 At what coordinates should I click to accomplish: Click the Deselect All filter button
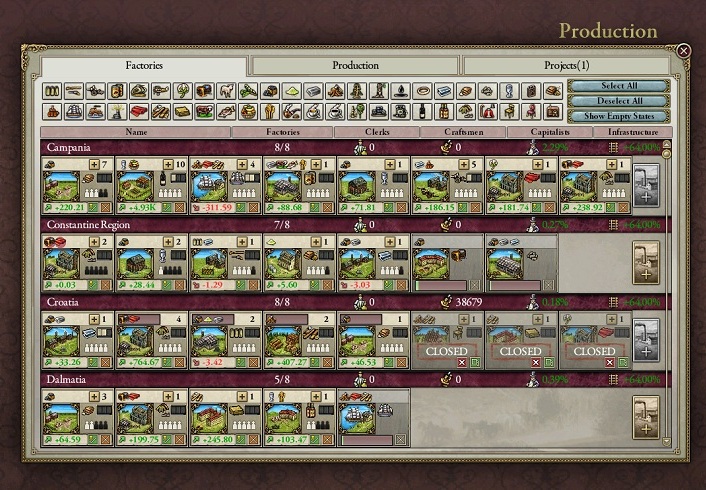(619, 101)
